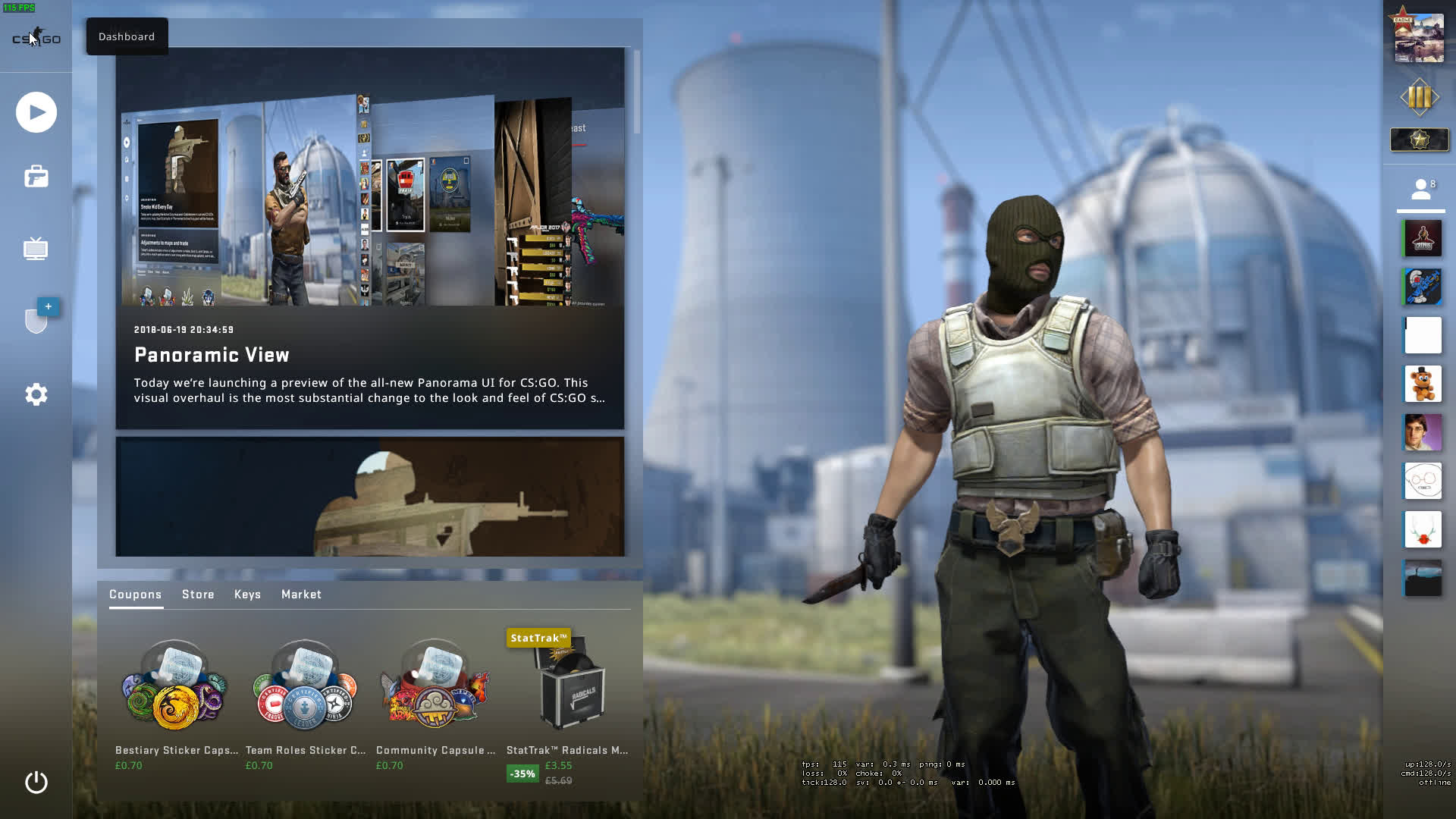Open the inventory briefcase icon

click(x=36, y=177)
